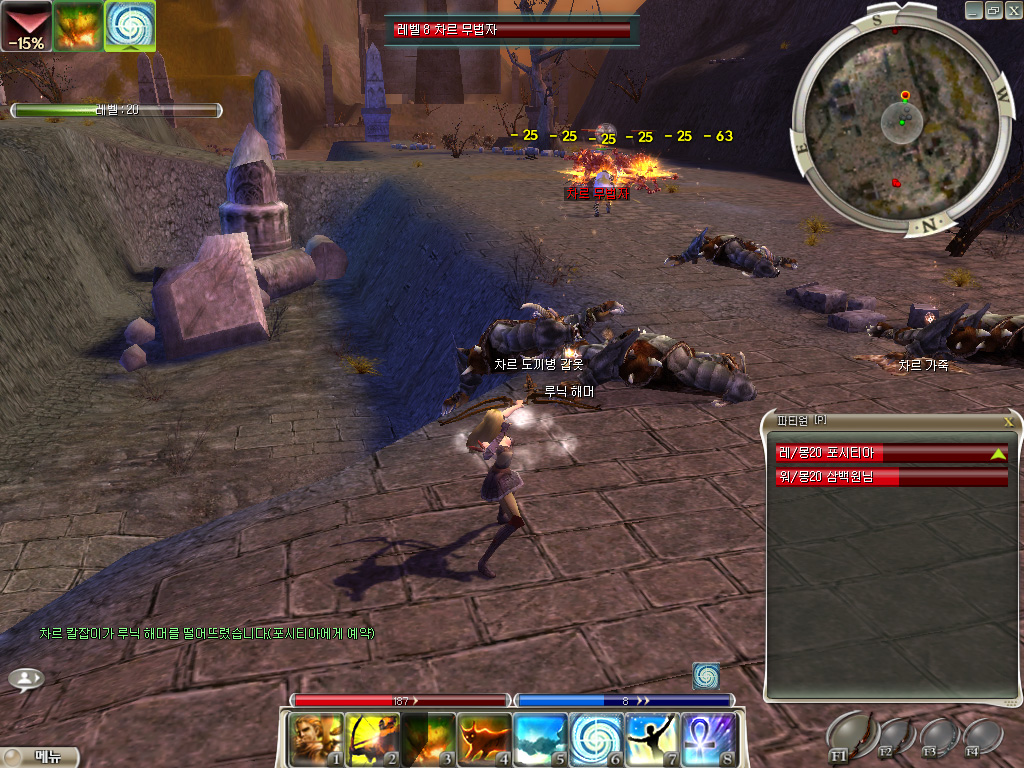Use the leaping figure skill in slot 7
The image size is (1024, 768).
pos(653,739)
